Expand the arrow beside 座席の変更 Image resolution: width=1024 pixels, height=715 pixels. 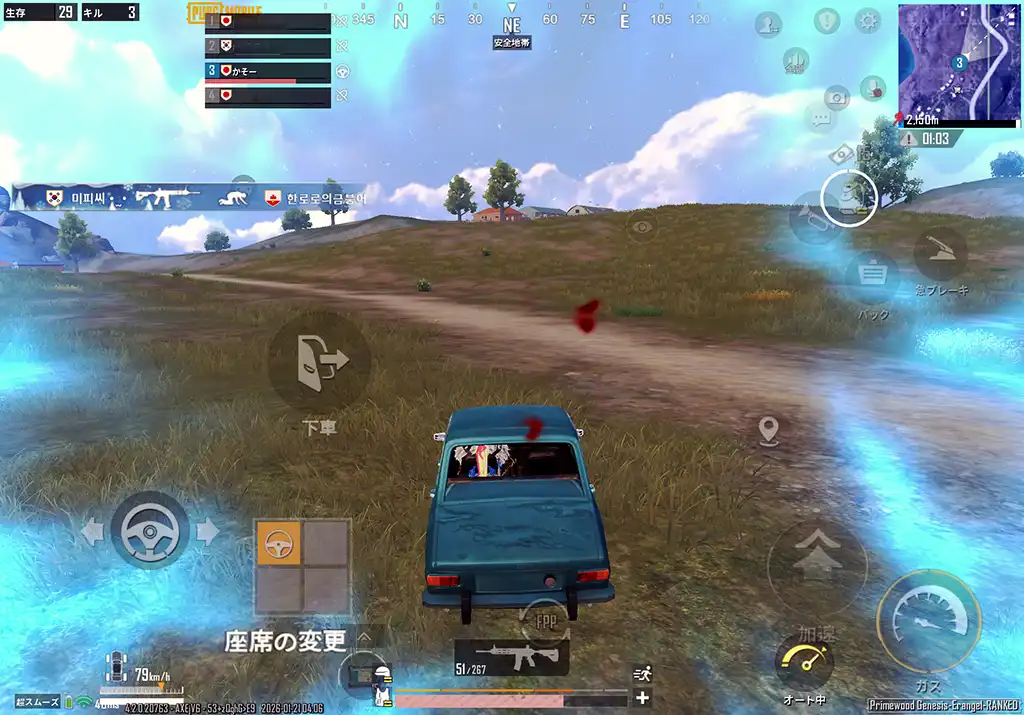click(365, 637)
